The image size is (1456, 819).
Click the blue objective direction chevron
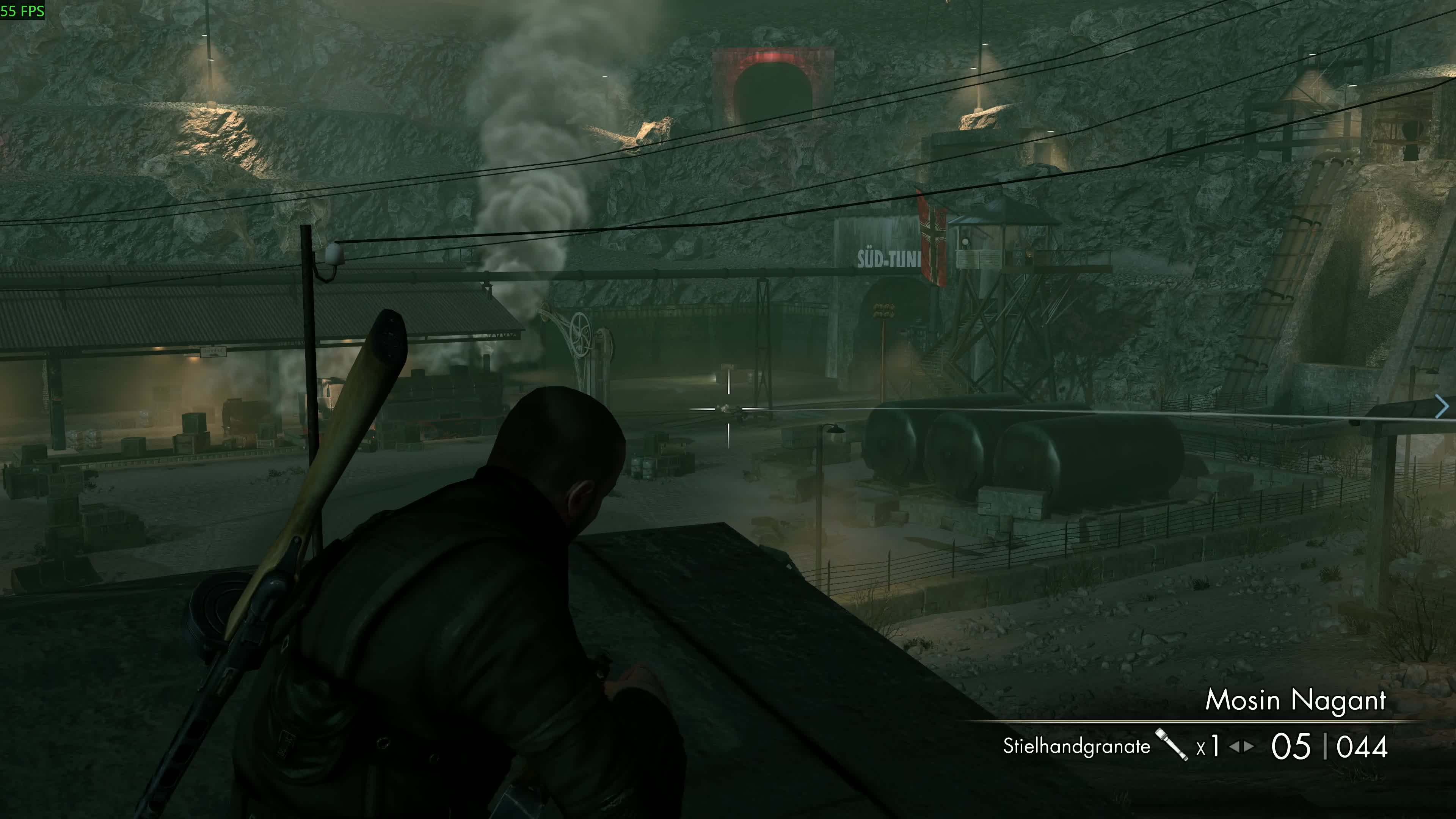(1442, 406)
